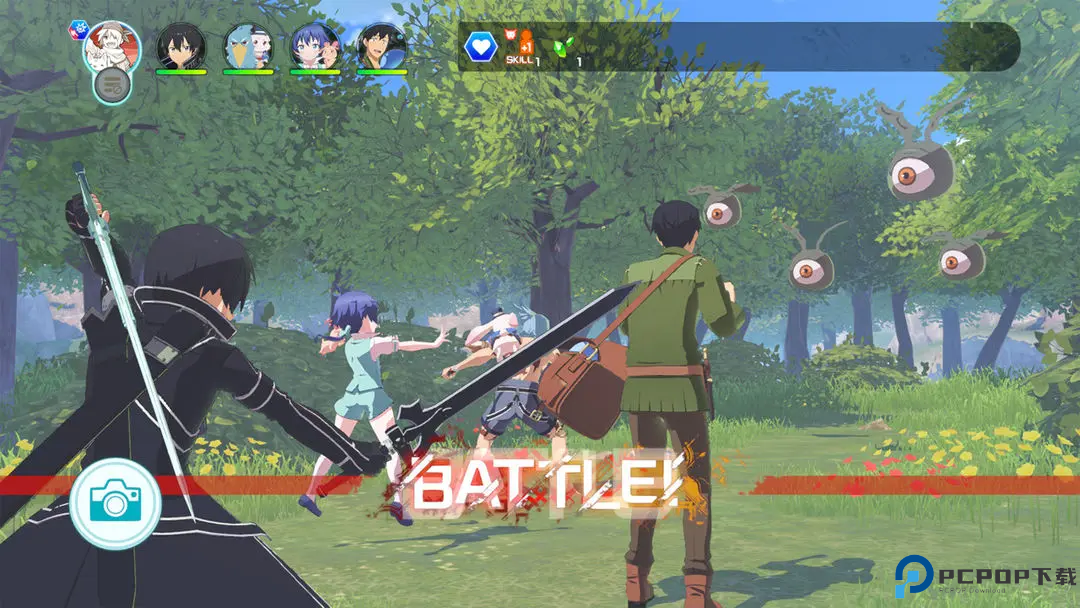Select the white-haired leader portrait
Image resolution: width=1080 pixels, height=608 pixels.
point(113,44)
